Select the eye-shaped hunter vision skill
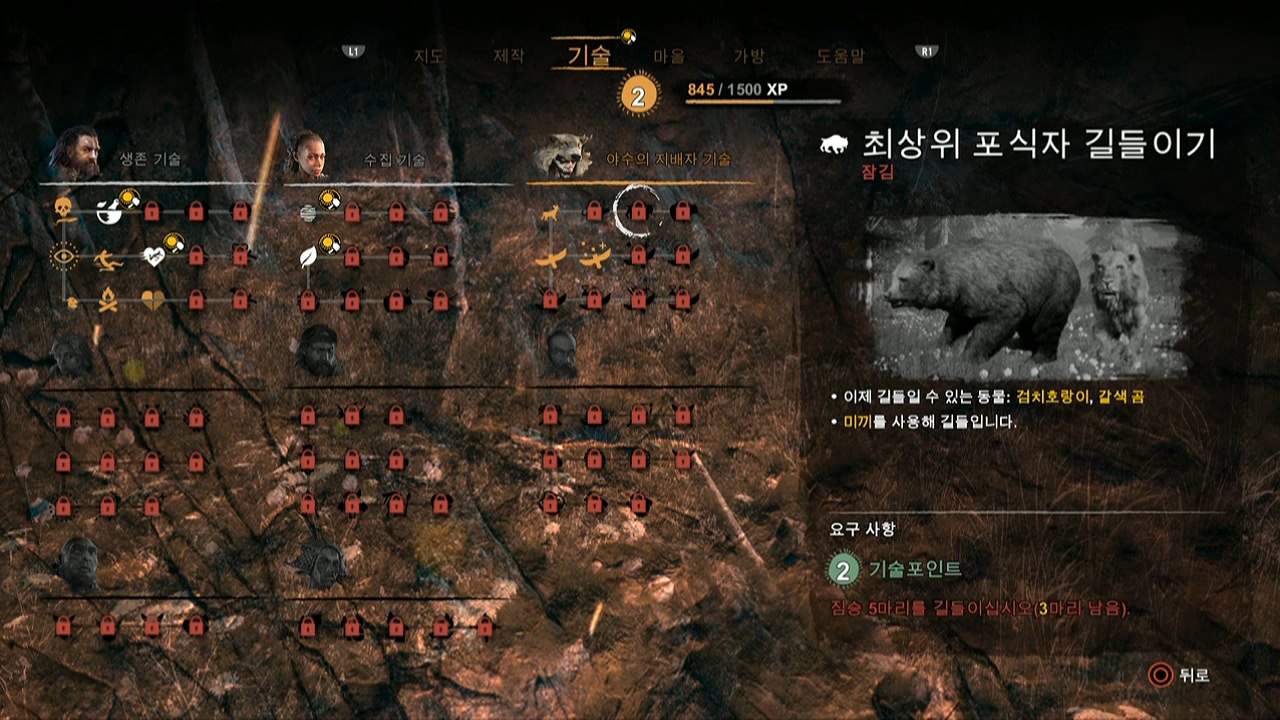This screenshot has width=1280, height=720. [65, 258]
